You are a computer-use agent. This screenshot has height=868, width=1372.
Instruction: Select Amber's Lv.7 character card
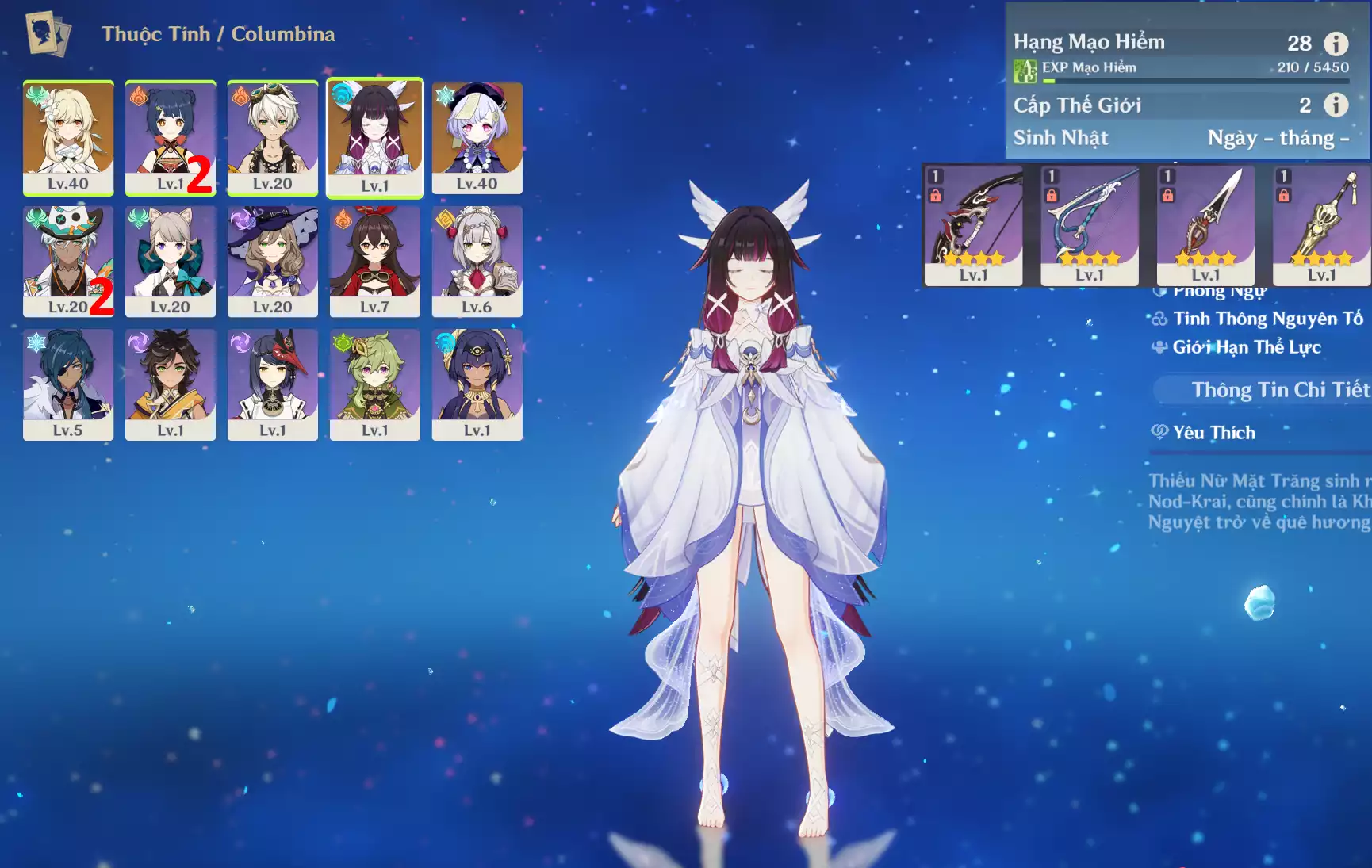pos(374,260)
